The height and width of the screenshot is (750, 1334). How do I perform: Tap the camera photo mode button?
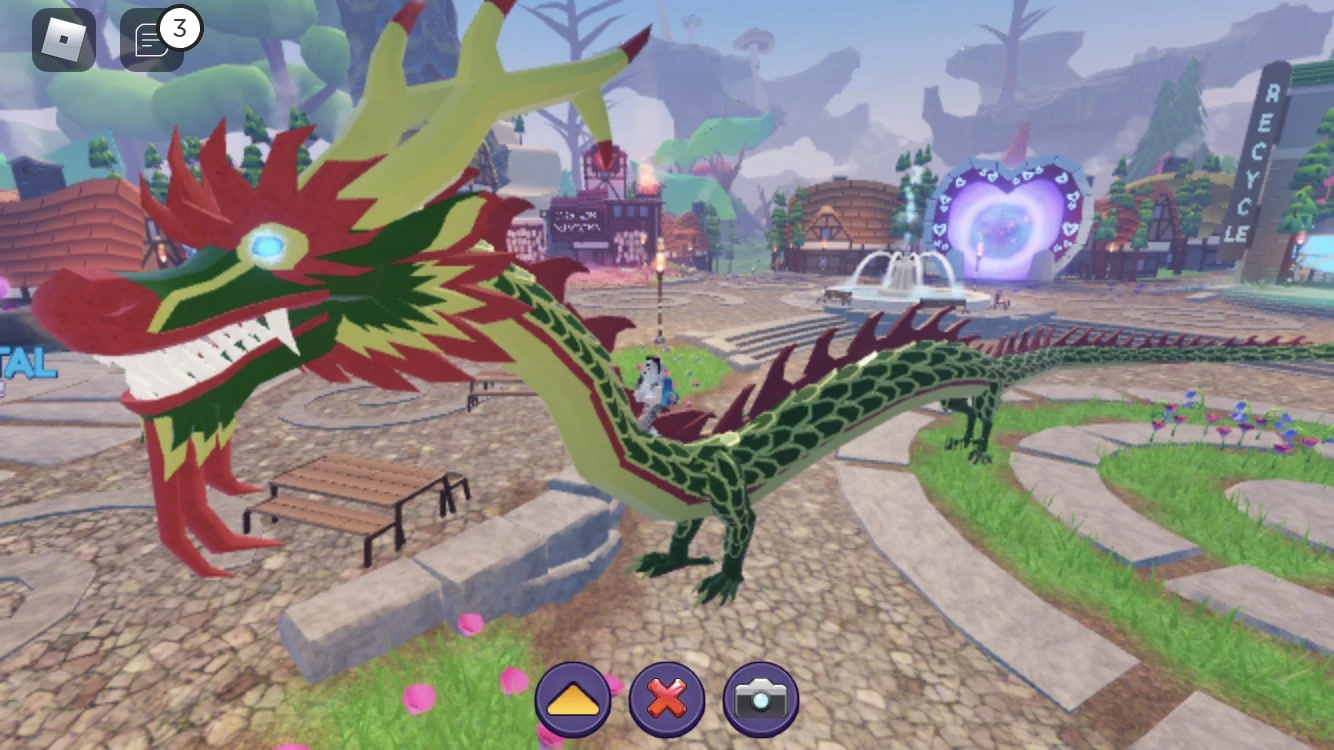point(761,700)
